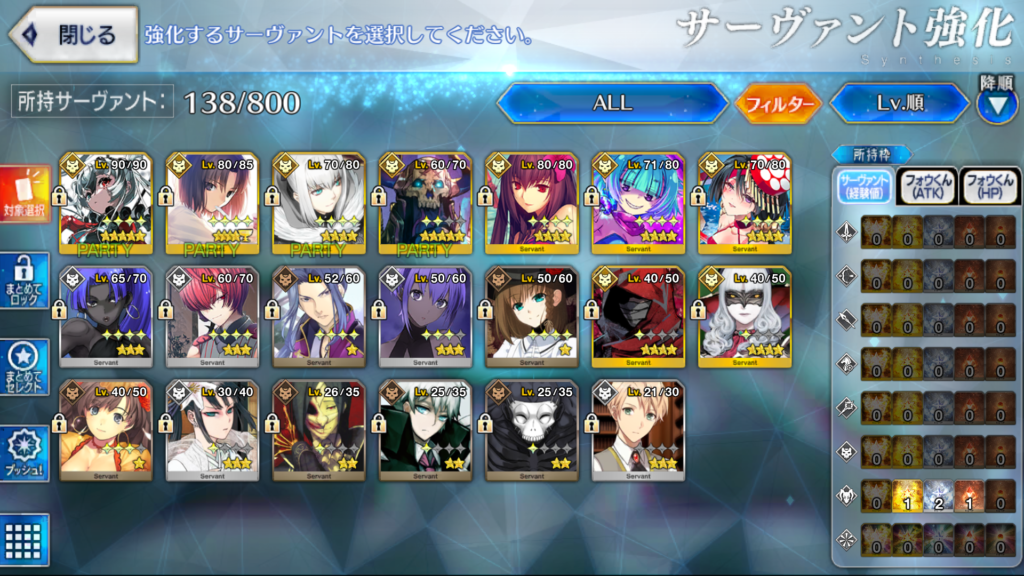Activate the bulk select star button
Viewport: 1024px width, 576px height.
click(24, 366)
